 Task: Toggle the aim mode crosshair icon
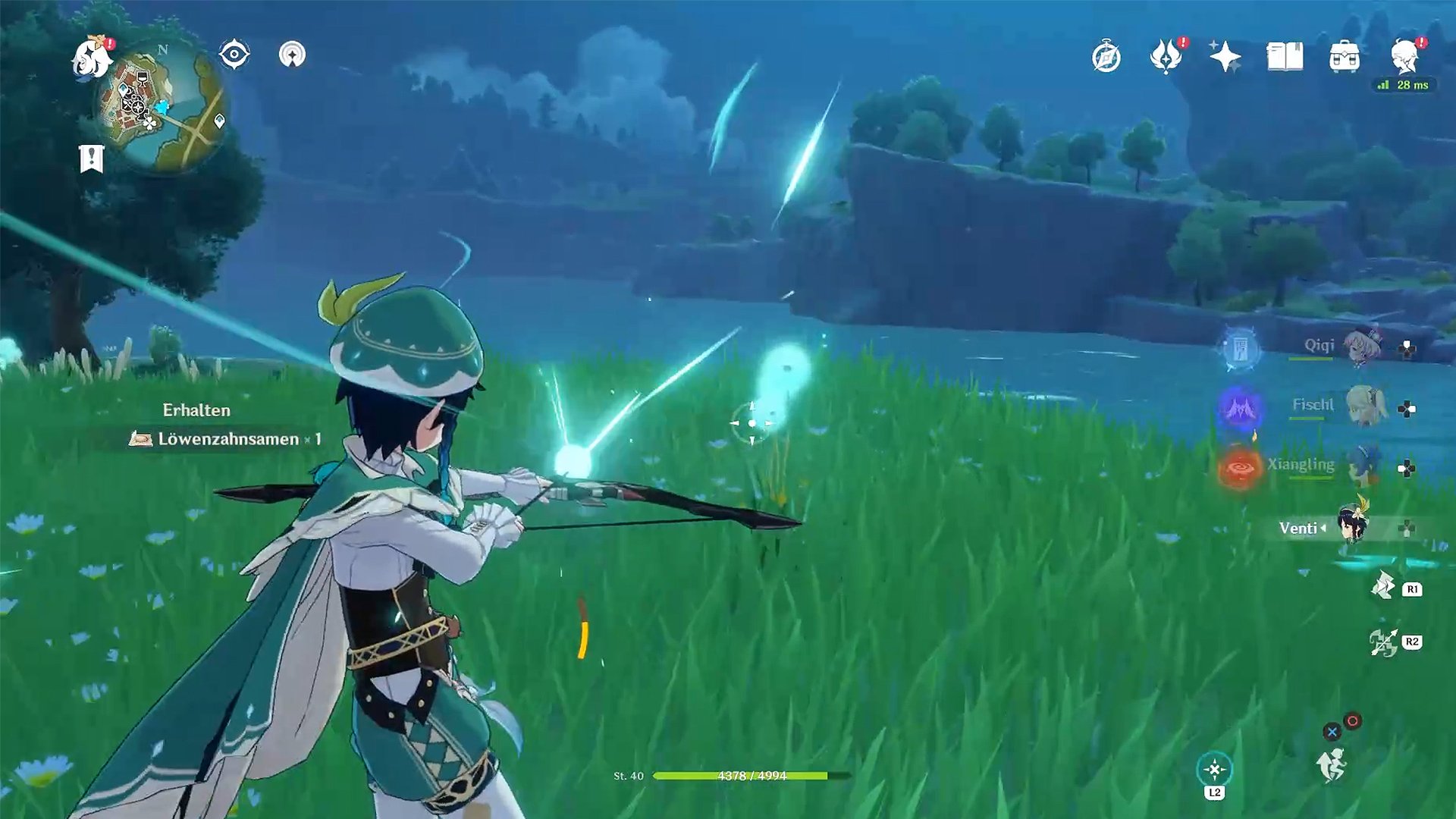coord(1214,770)
